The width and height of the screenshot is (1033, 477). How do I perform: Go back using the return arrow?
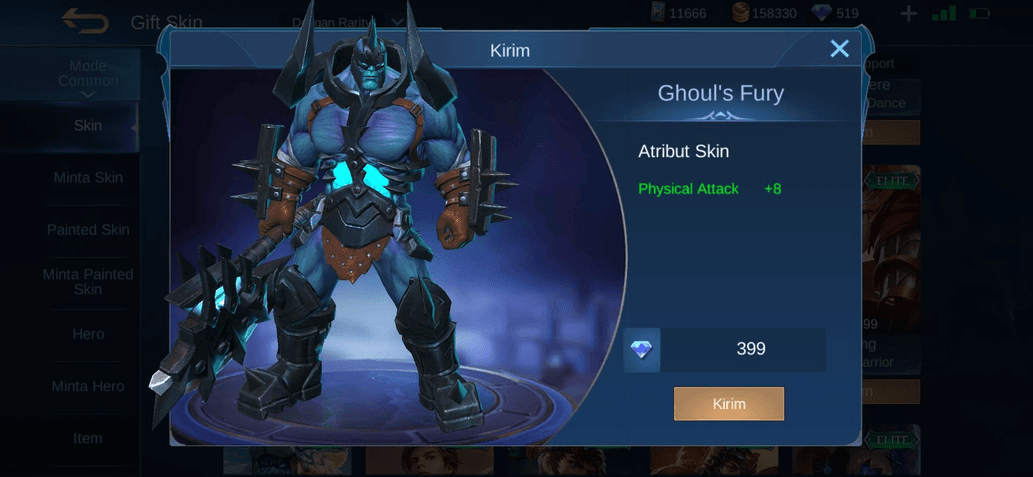point(85,20)
